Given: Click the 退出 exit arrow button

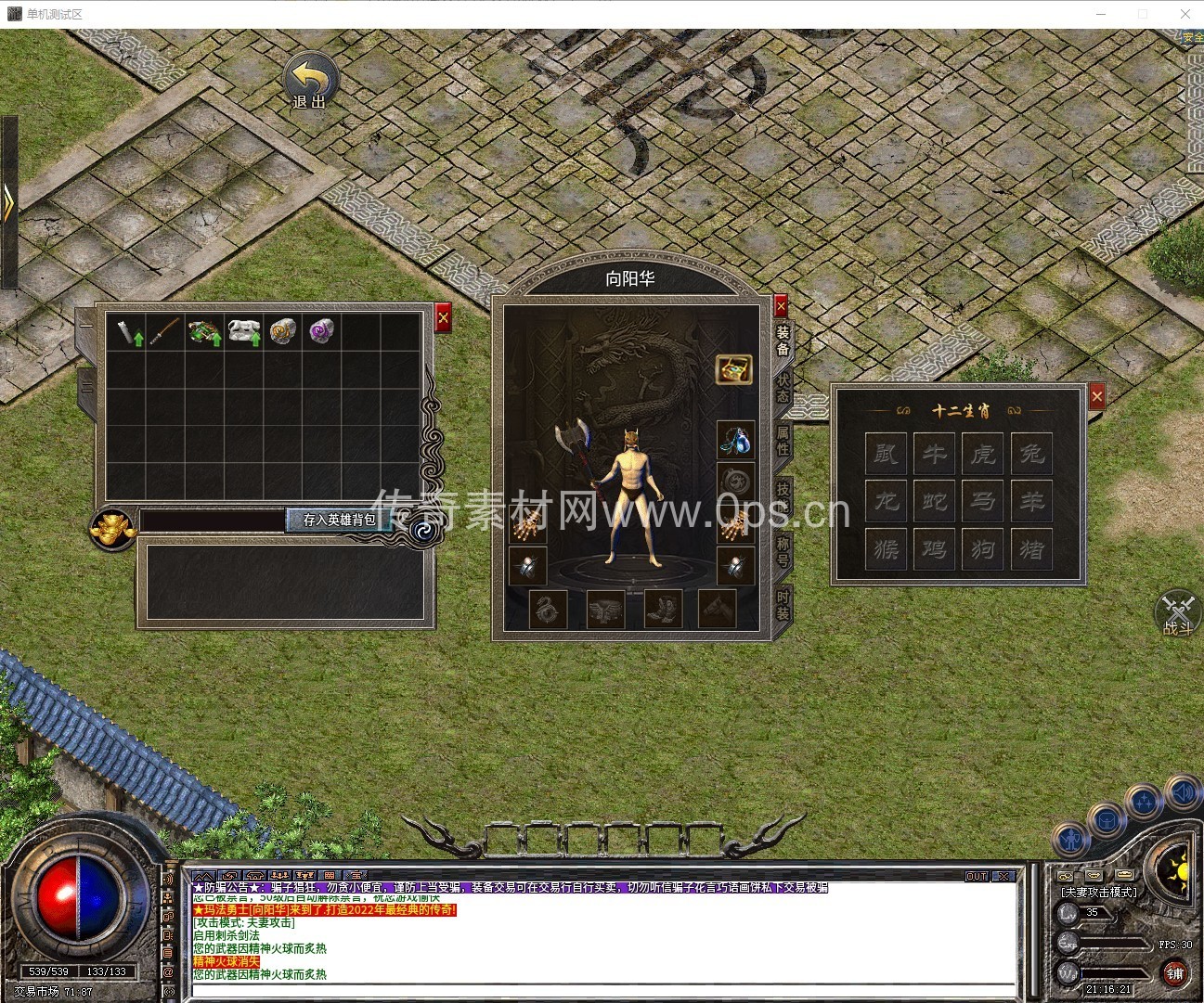Looking at the screenshot, I should pyautogui.click(x=310, y=80).
